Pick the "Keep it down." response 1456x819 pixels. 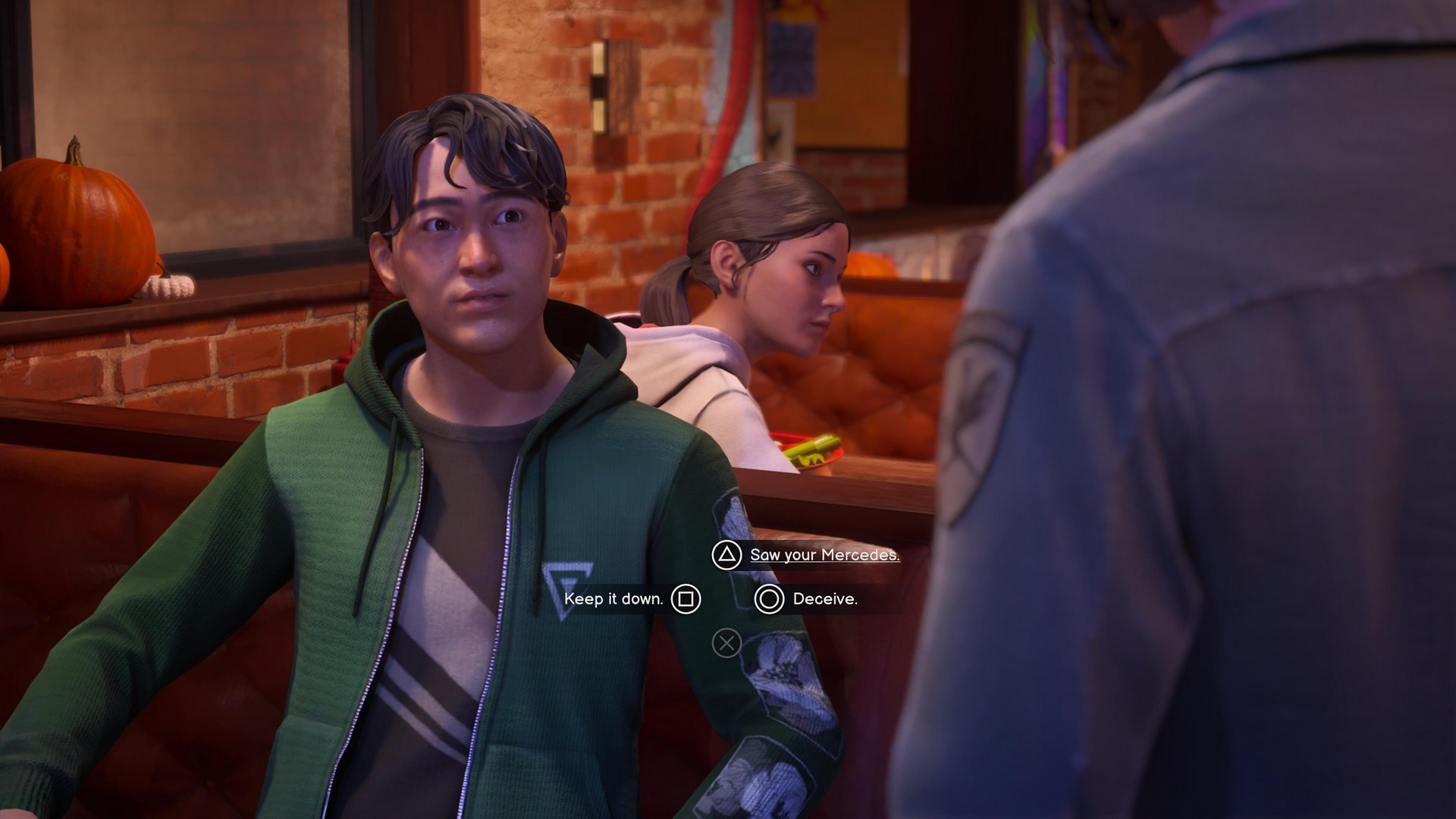click(613, 598)
